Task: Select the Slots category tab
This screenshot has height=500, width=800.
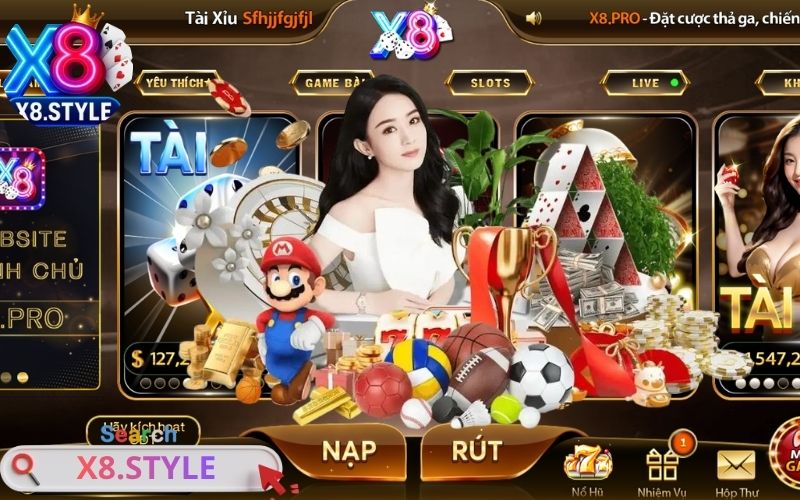Action: coord(489,83)
